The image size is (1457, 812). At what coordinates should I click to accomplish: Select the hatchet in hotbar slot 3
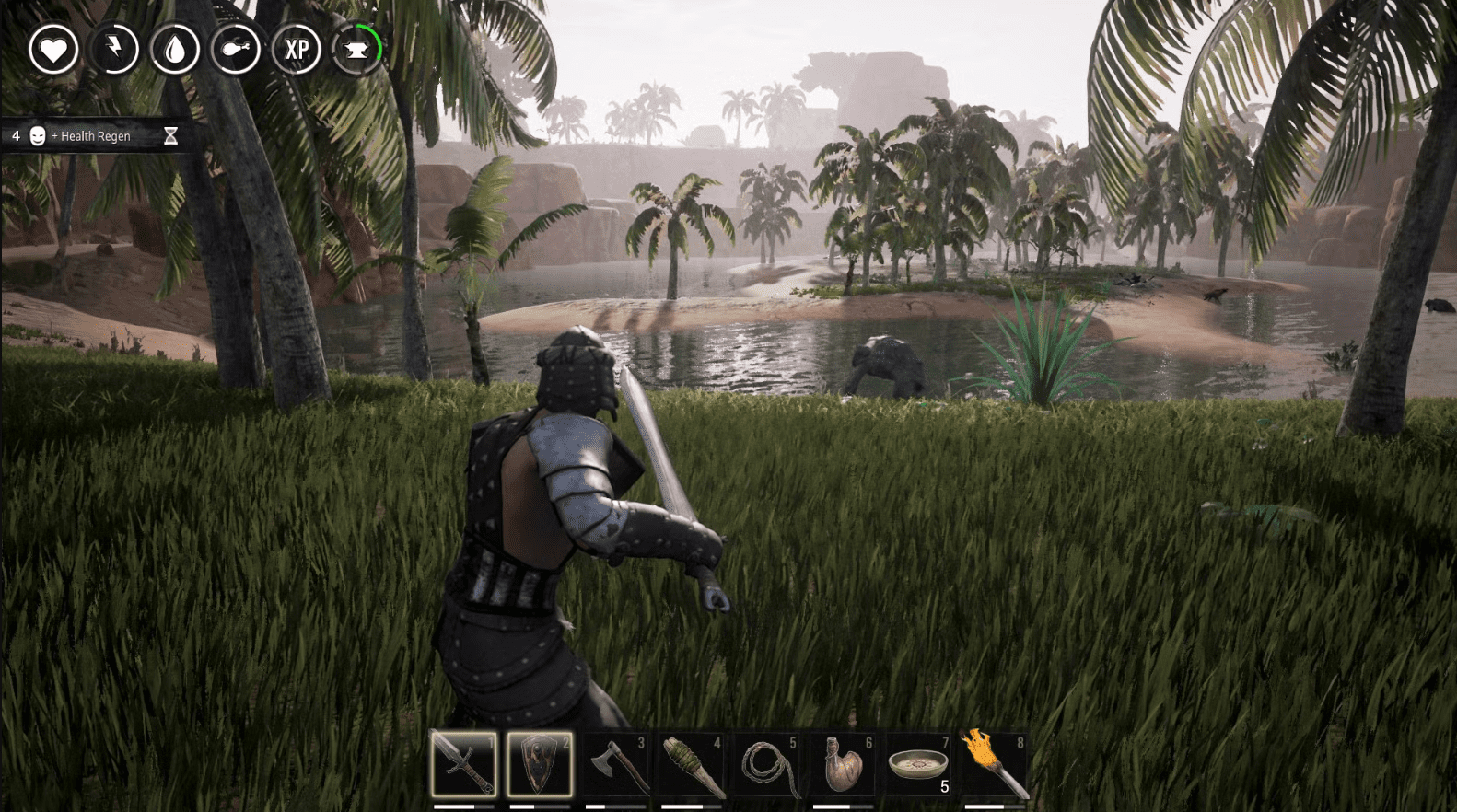point(618,763)
